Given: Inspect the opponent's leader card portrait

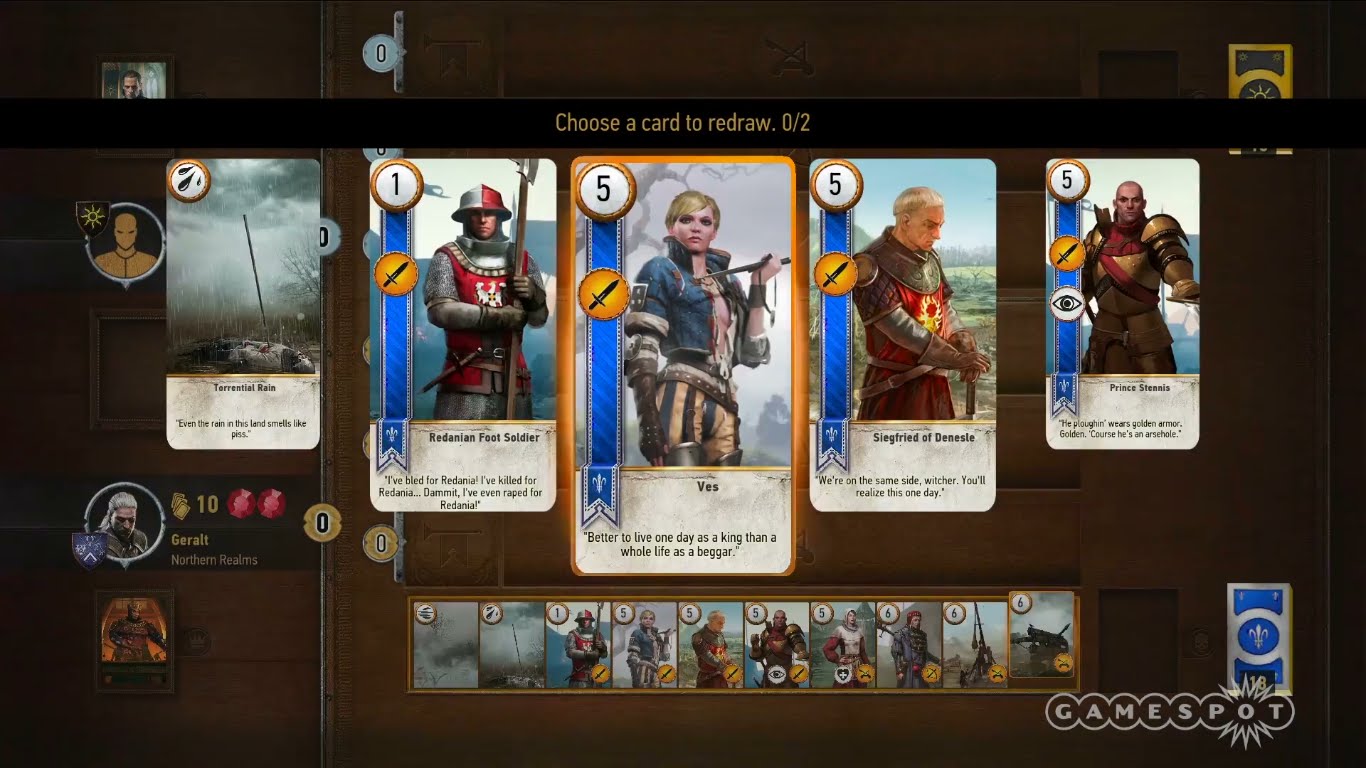Looking at the screenshot, I should [134, 80].
